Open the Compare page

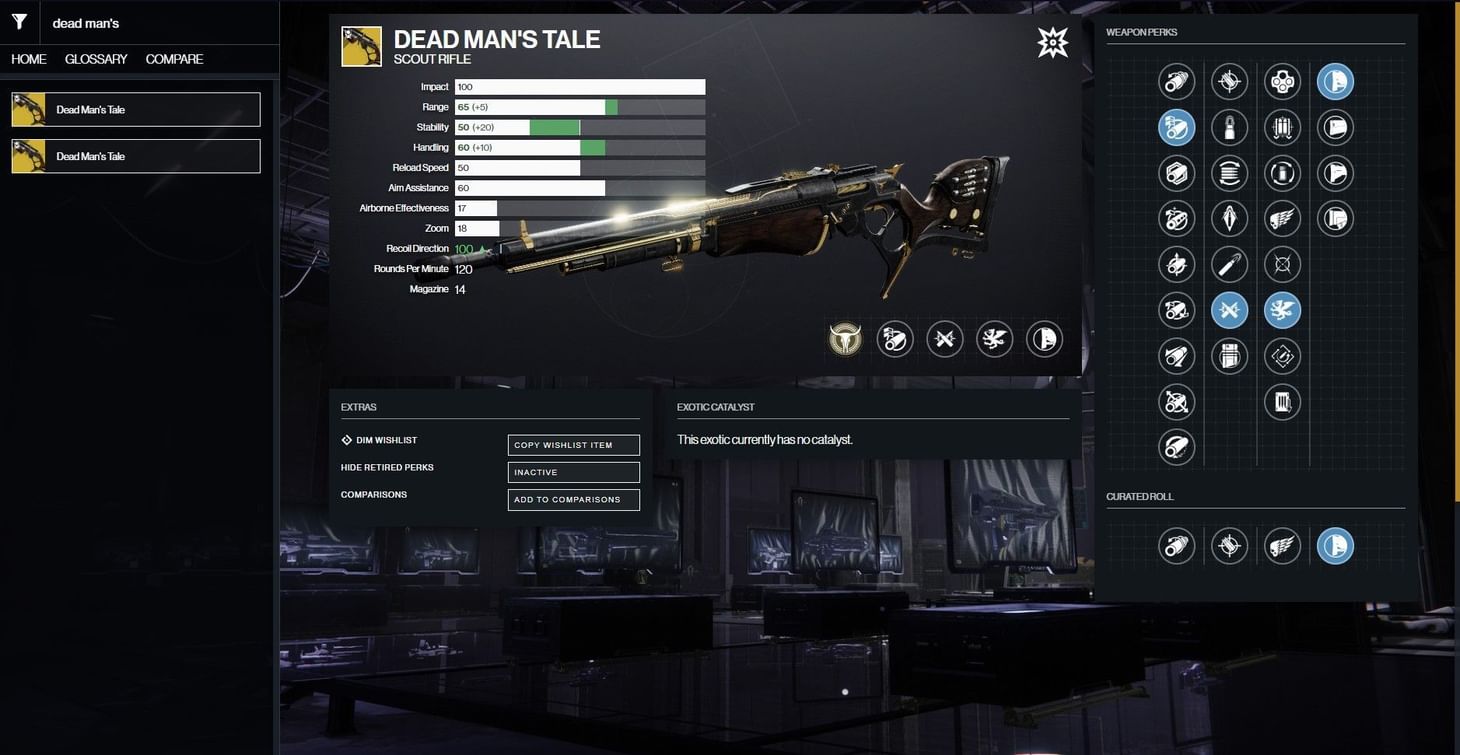pyautogui.click(x=174, y=59)
